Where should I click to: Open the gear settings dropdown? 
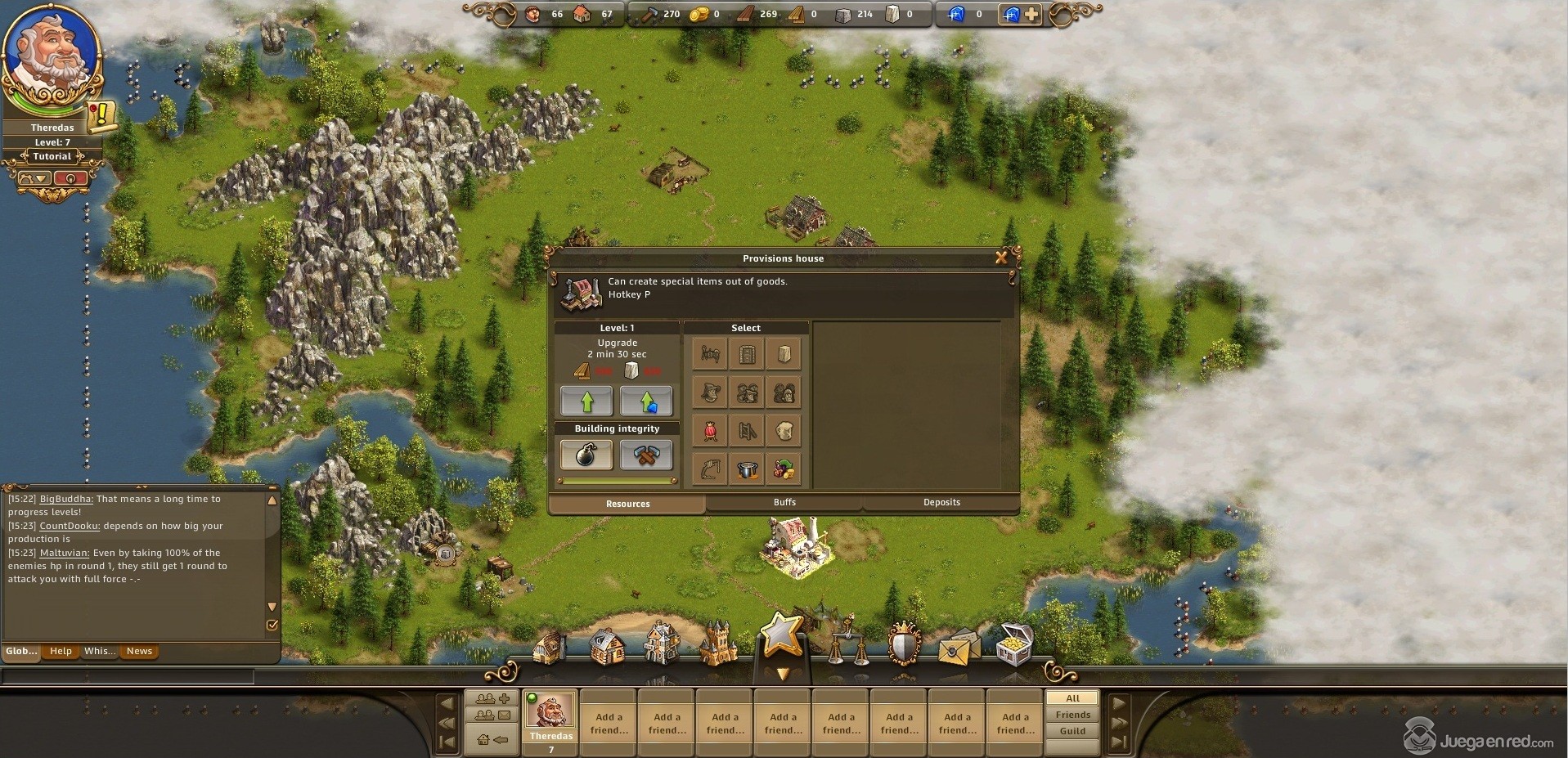point(34,178)
